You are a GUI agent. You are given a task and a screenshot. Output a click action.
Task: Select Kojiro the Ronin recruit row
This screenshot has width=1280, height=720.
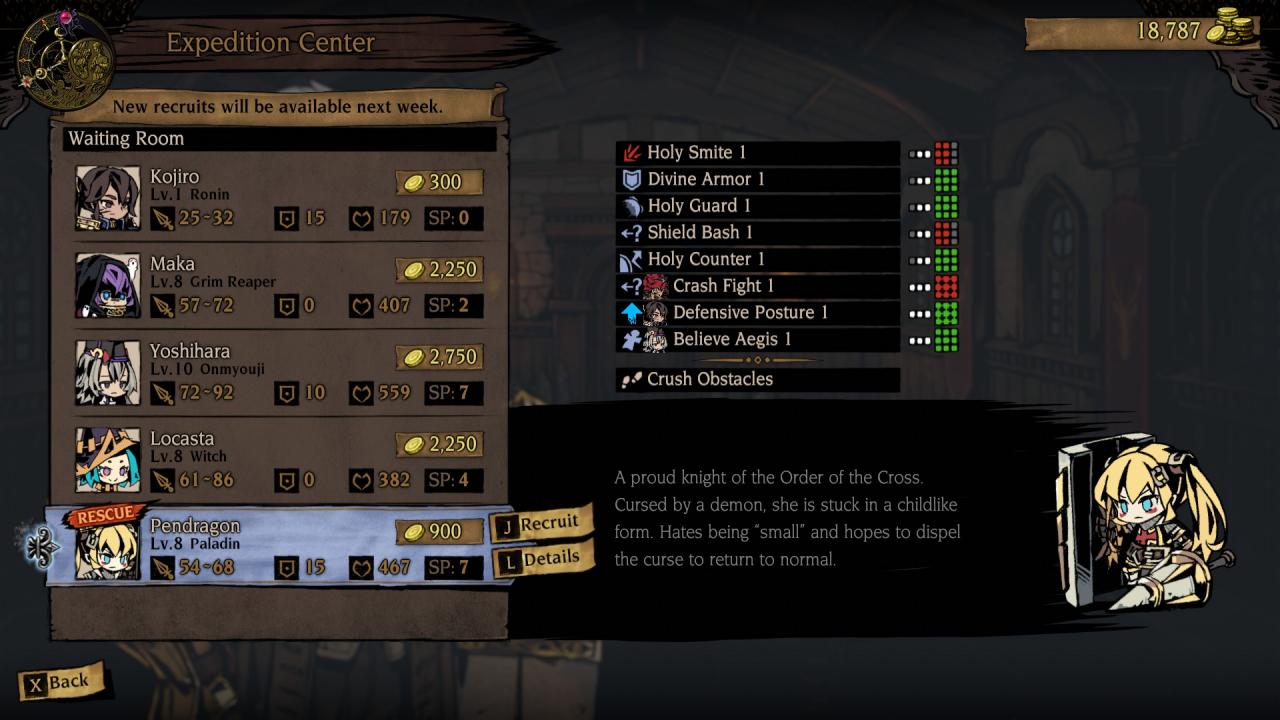coord(278,198)
